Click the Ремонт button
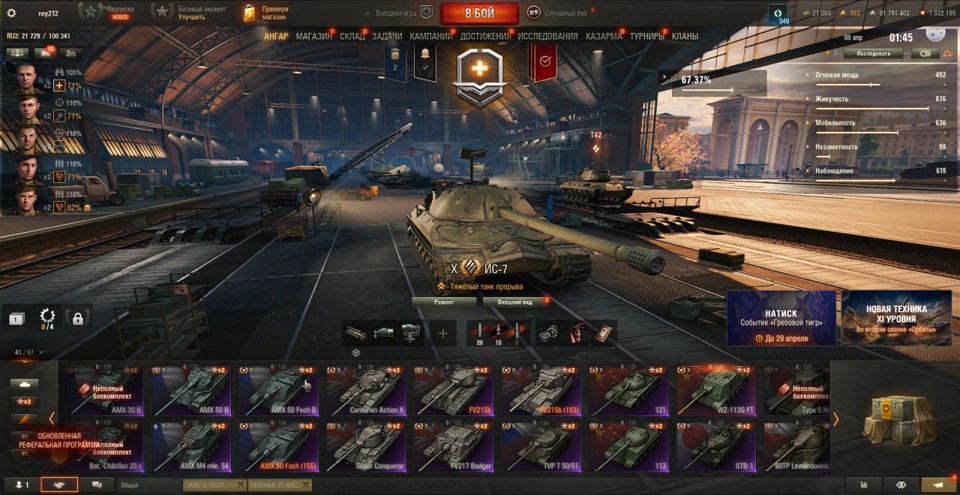960x495 pixels. [x=444, y=300]
